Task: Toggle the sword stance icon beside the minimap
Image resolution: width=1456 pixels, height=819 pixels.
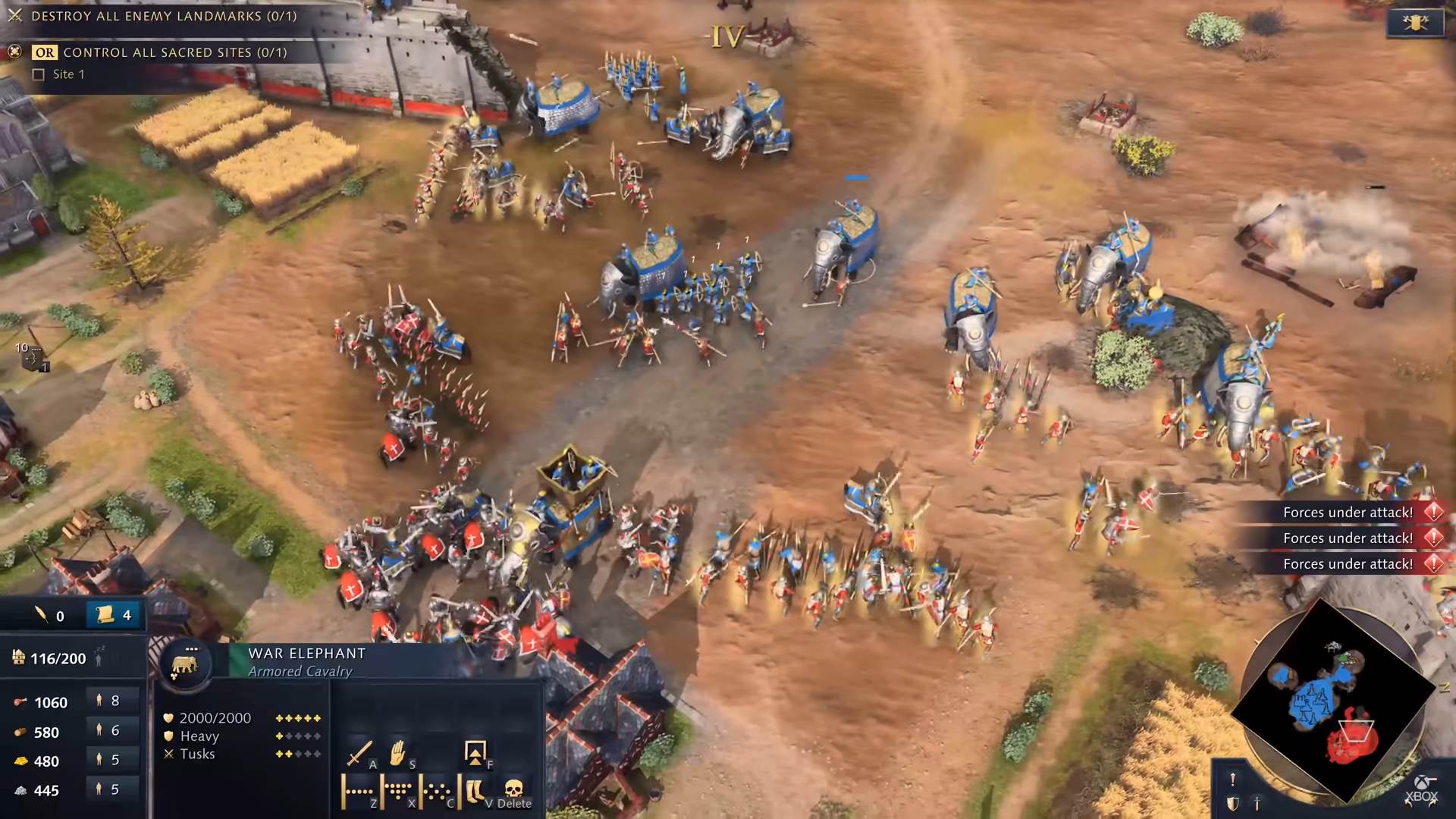Action: click(x=1257, y=803)
